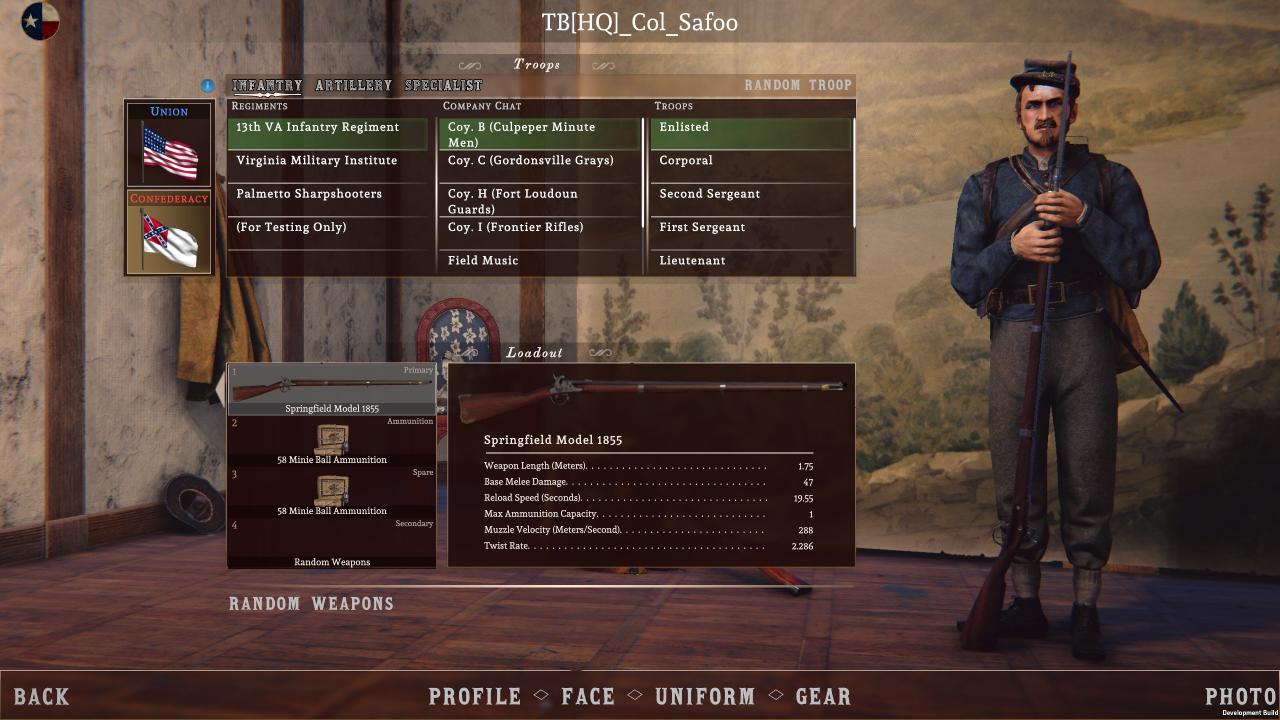Select the Springfield Model 1855 primary slot
The height and width of the screenshot is (720, 1280).
(332, 390)
